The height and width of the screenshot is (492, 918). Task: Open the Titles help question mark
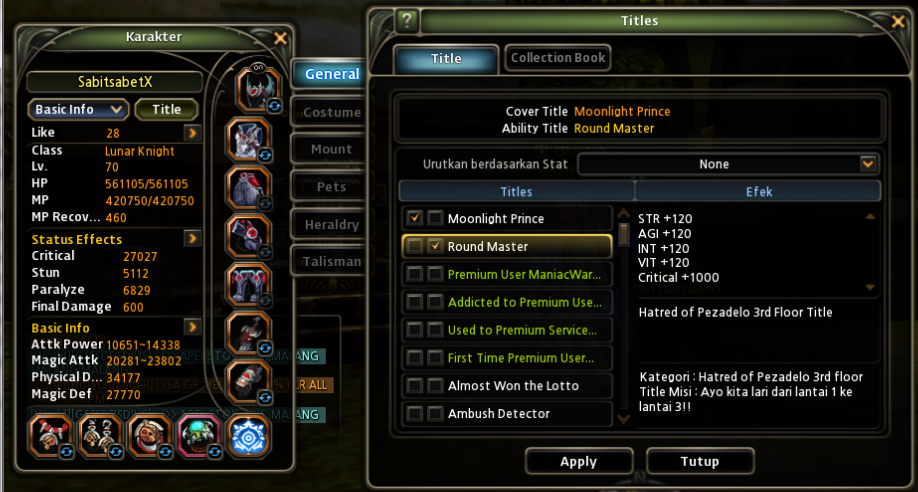406,20
